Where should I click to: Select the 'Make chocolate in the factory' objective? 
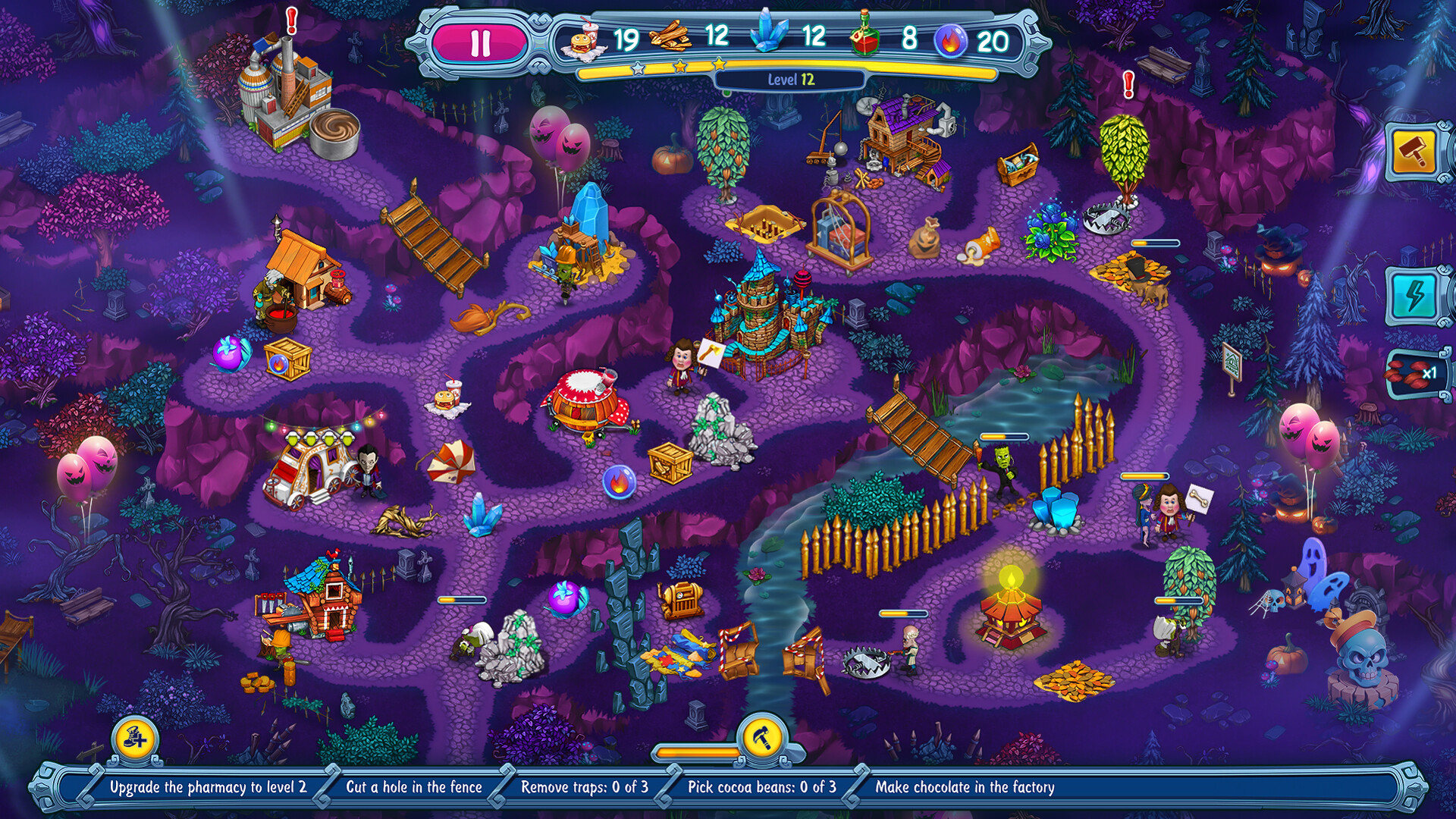tap(965, 788)
